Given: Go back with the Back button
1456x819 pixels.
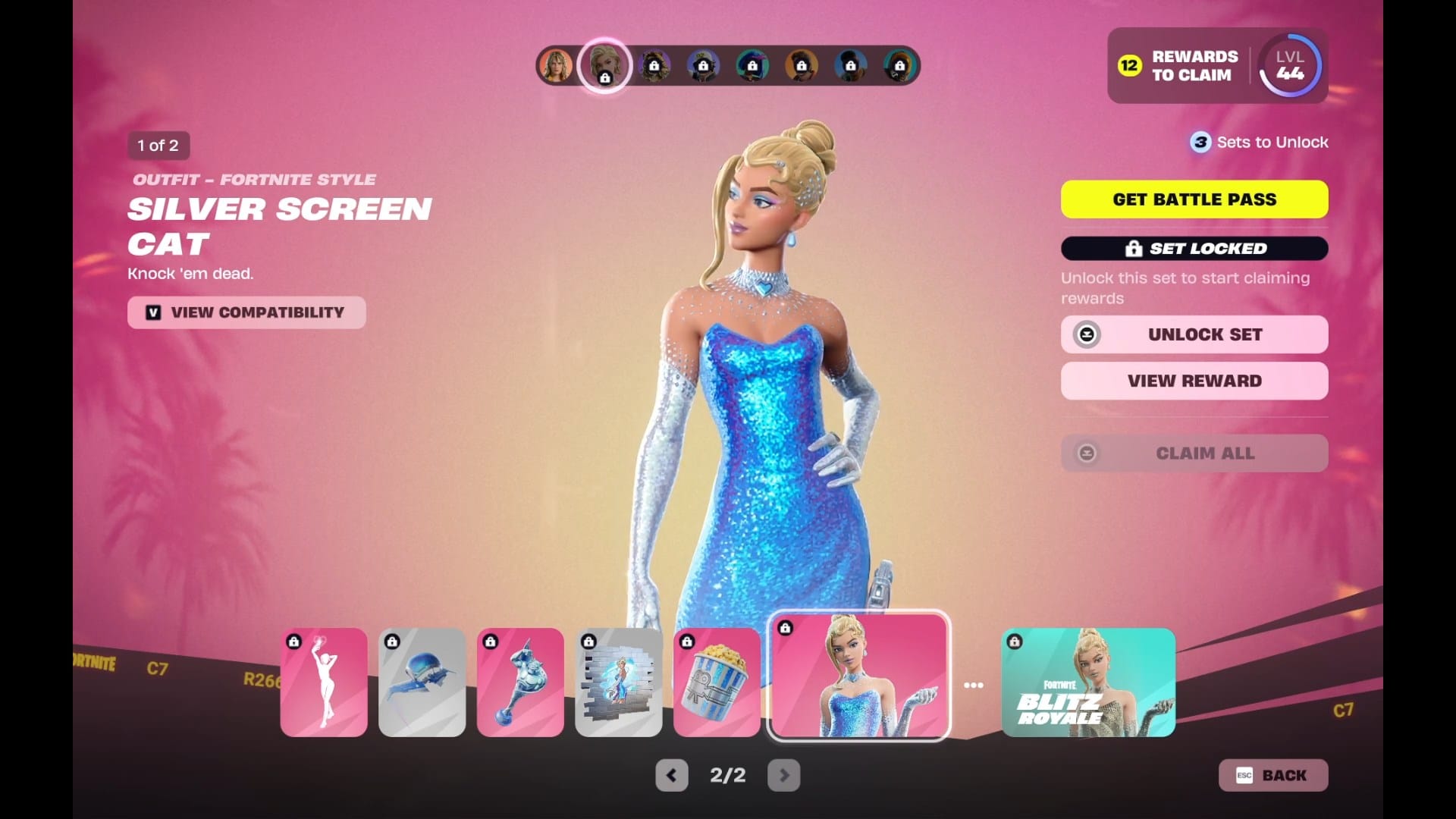Looking at the screenshot, I should click(1273, 775).
